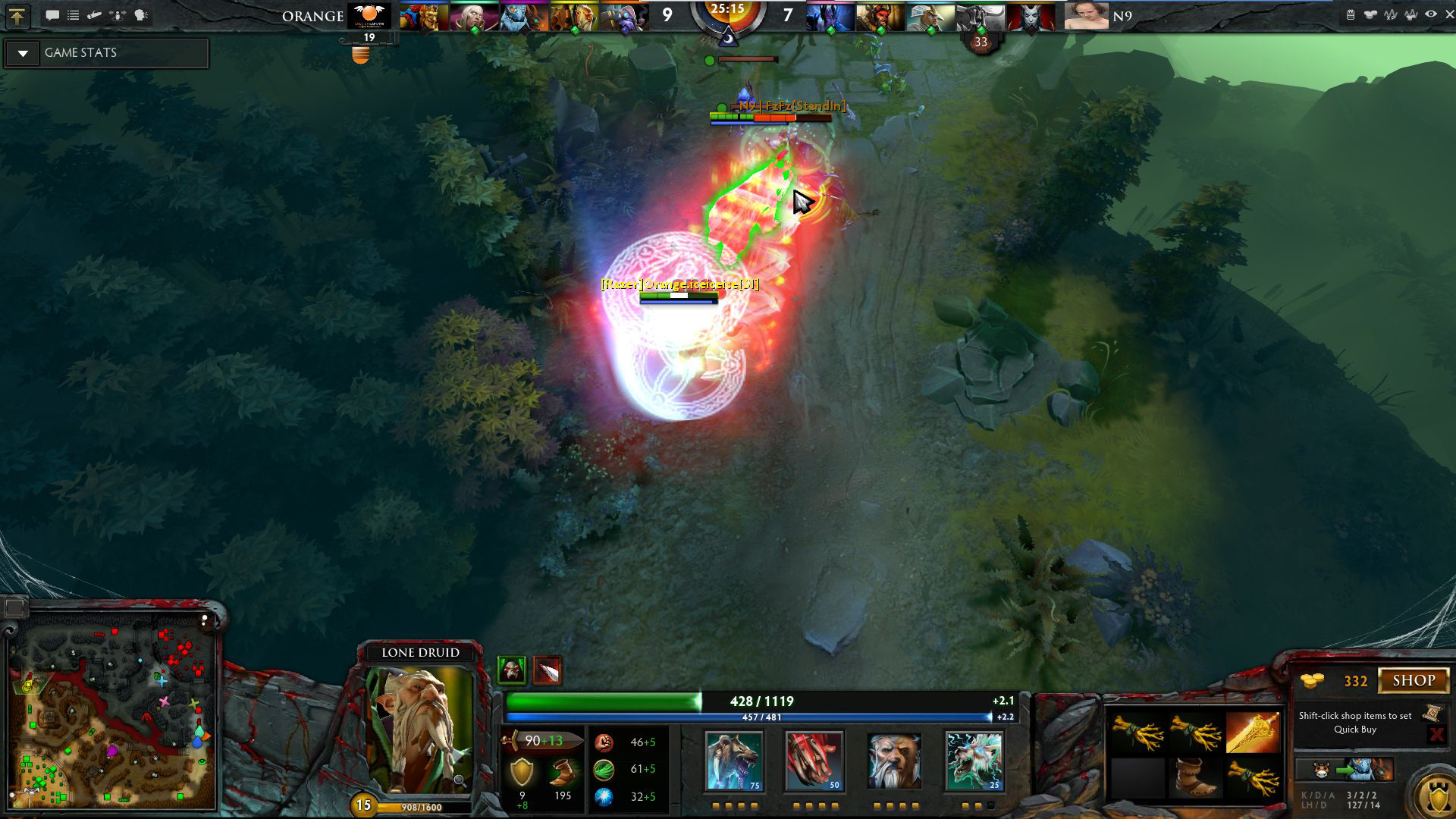Open the Shop panel

[x=1414, y=680]
